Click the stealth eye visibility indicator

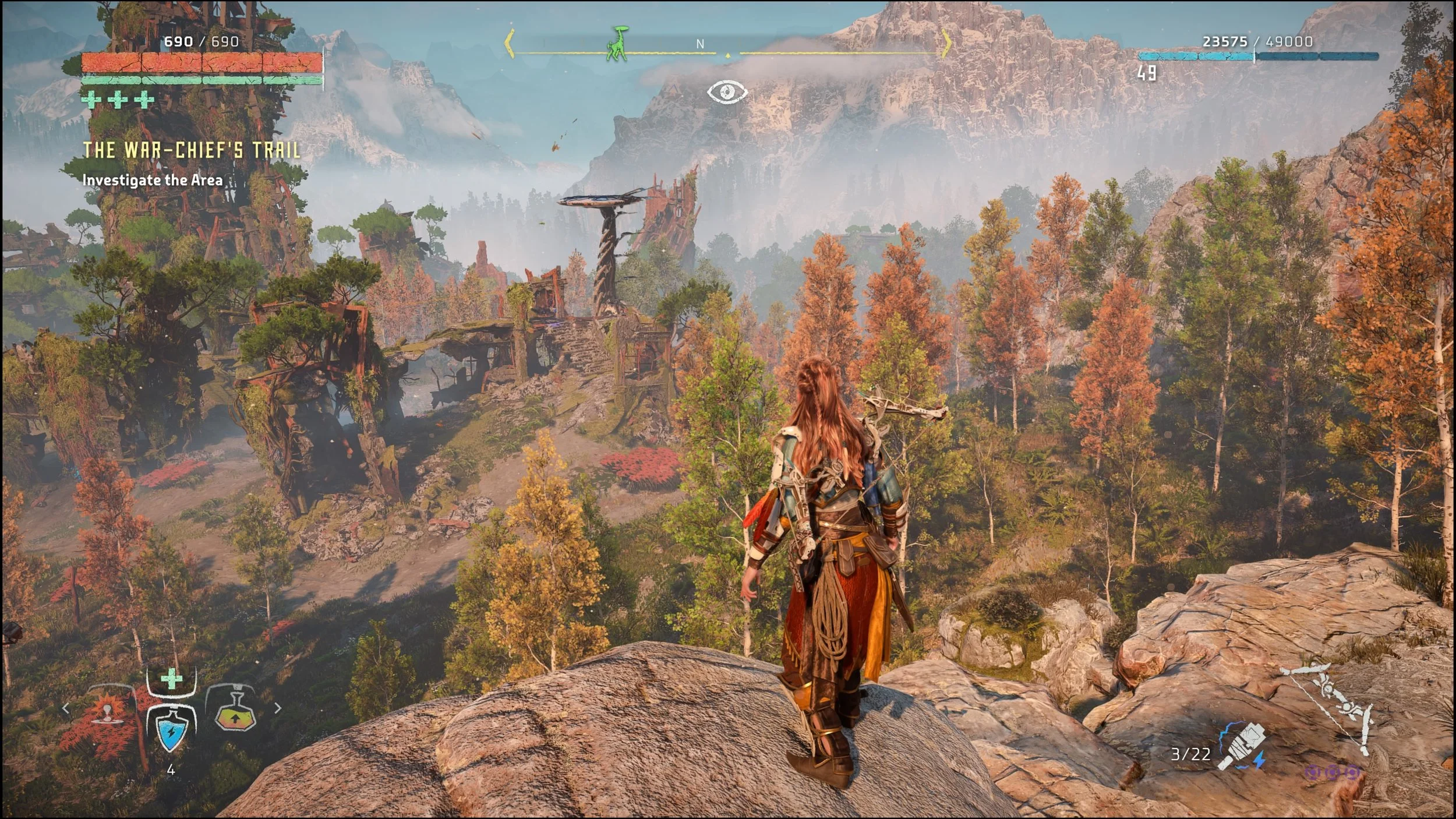[x=727, y=91]
